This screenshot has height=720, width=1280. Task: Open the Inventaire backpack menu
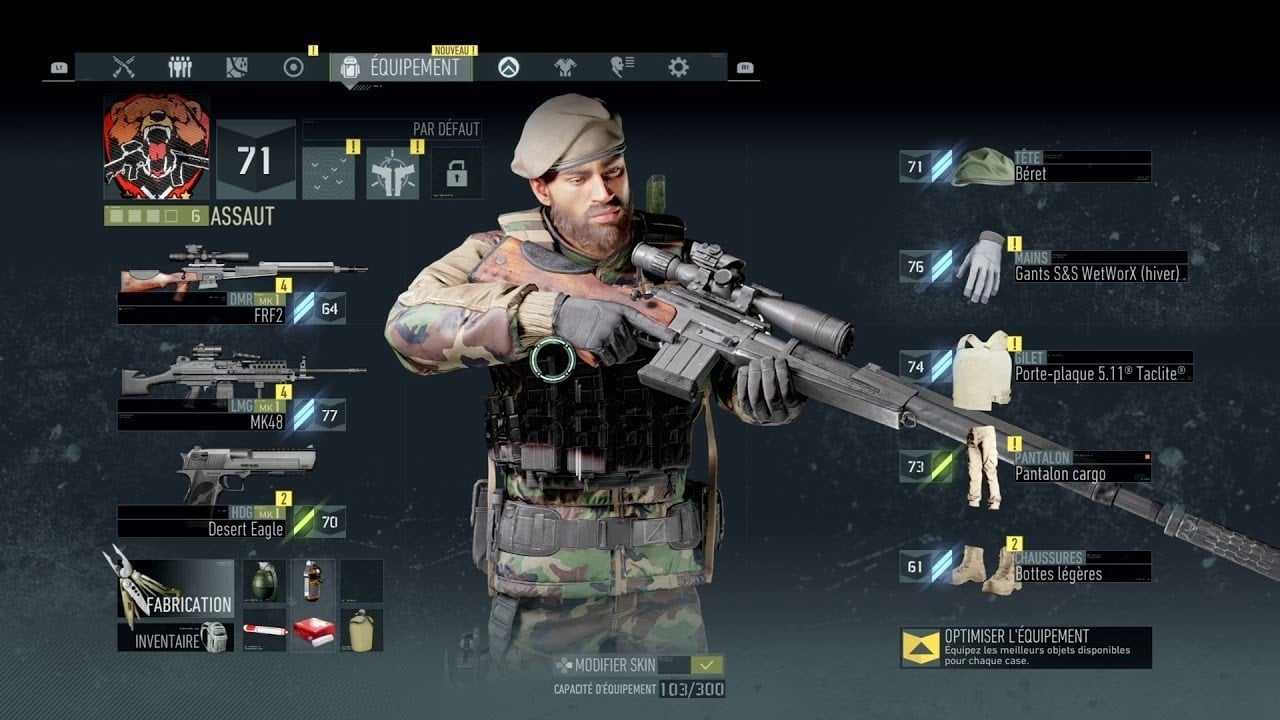(x=176, y=637)
